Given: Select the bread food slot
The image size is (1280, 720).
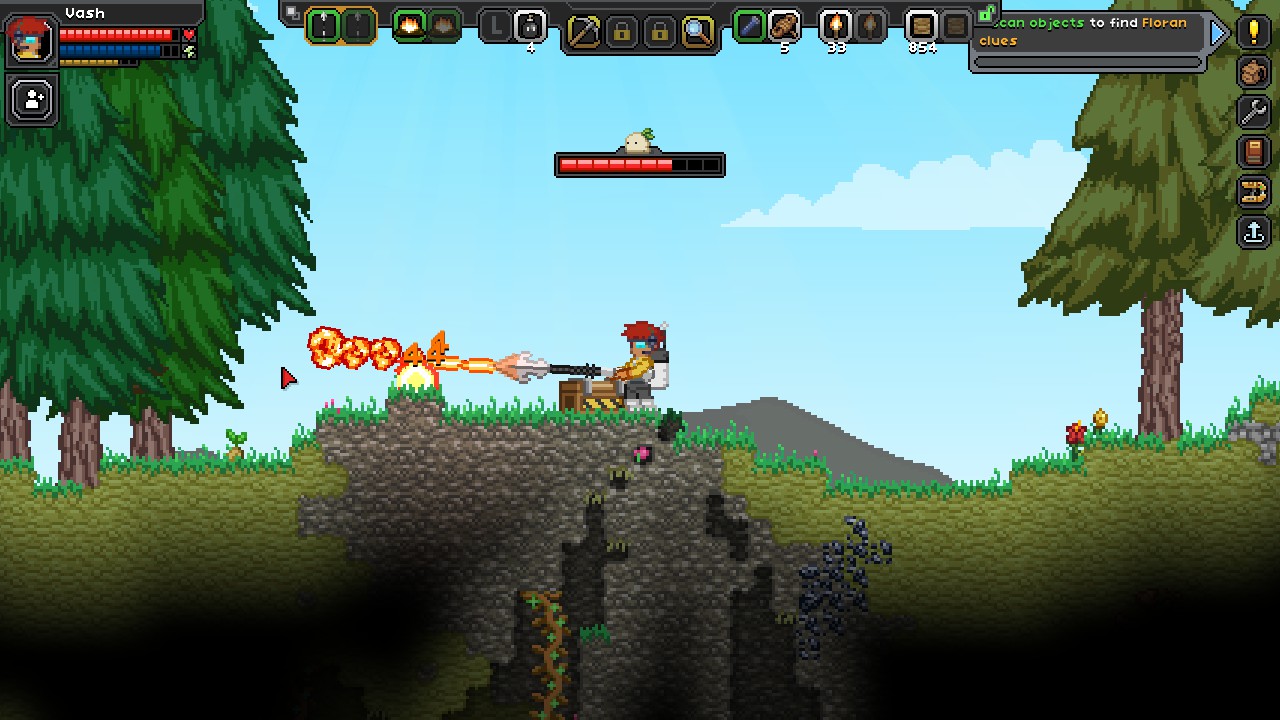Looking at the screenshot, I should tap(784, 26).
